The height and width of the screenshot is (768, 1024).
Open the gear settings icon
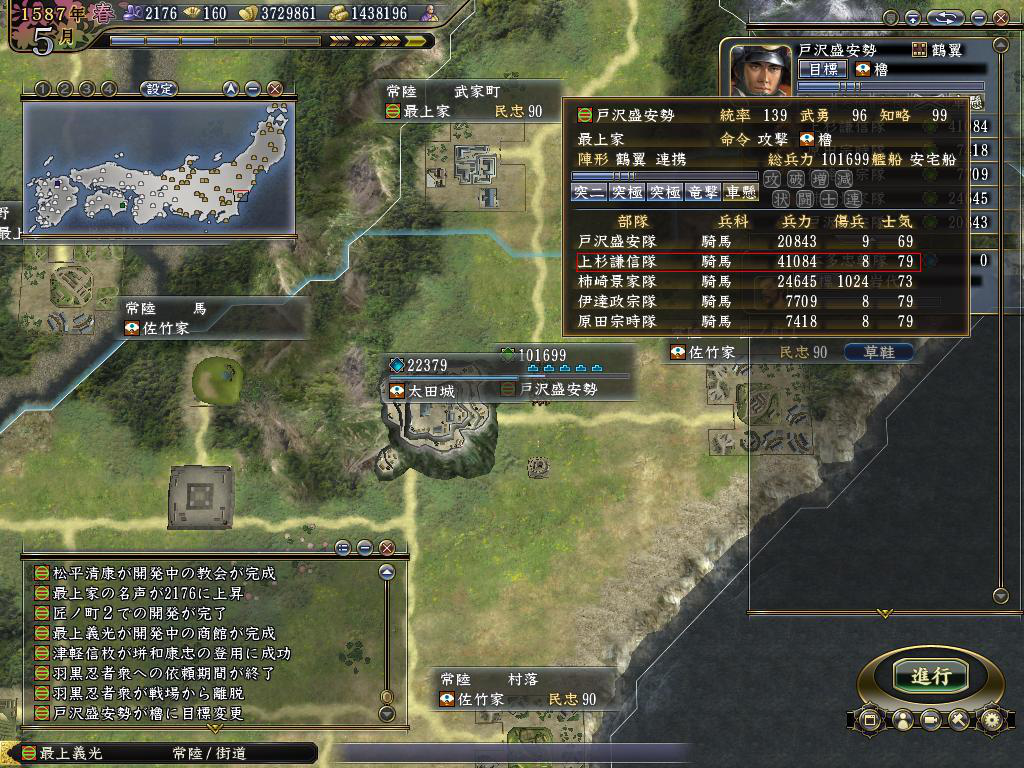[x=991, y=719]
